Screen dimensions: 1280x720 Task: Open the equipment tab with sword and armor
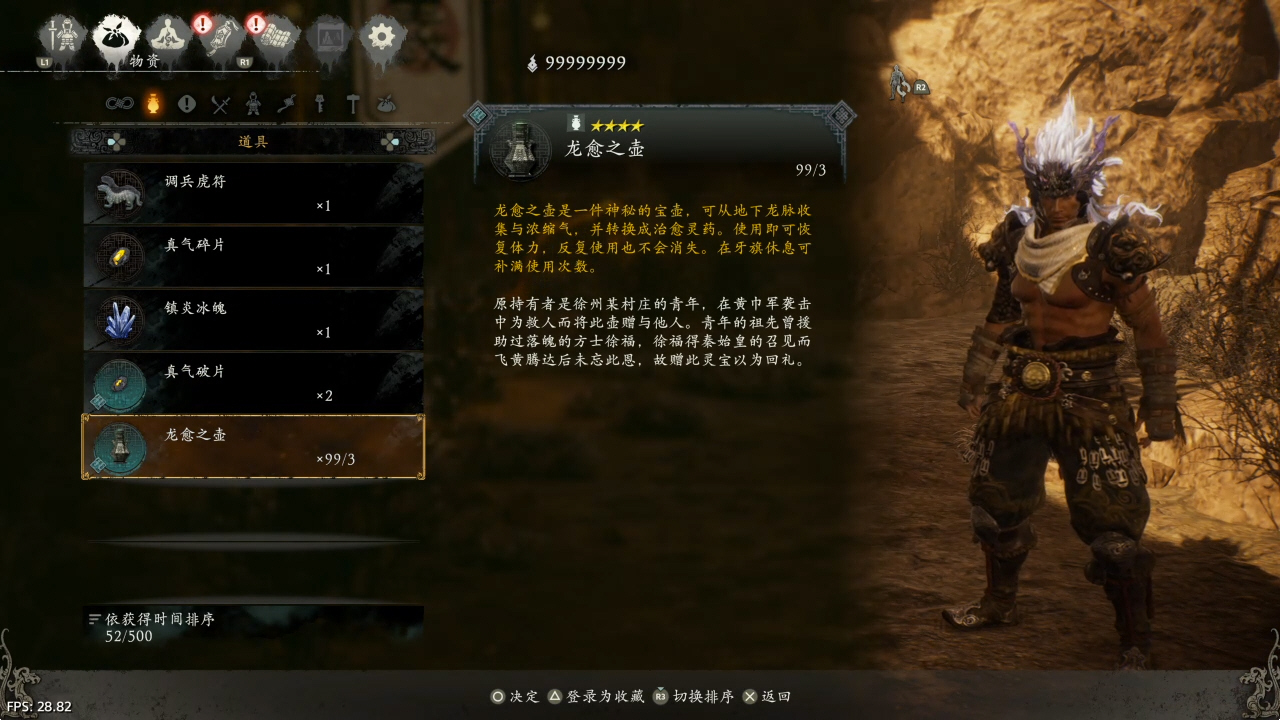click(62, 37)
